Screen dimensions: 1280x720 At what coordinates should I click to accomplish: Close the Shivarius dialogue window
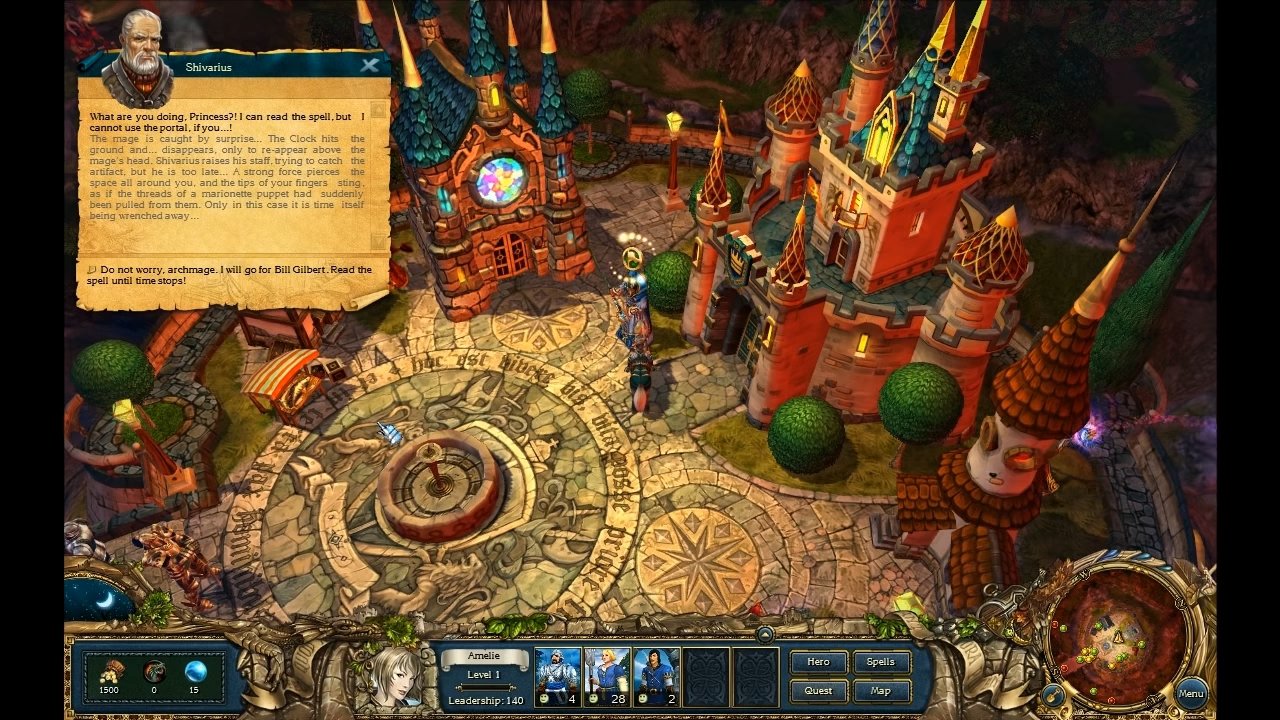[370, 66]
